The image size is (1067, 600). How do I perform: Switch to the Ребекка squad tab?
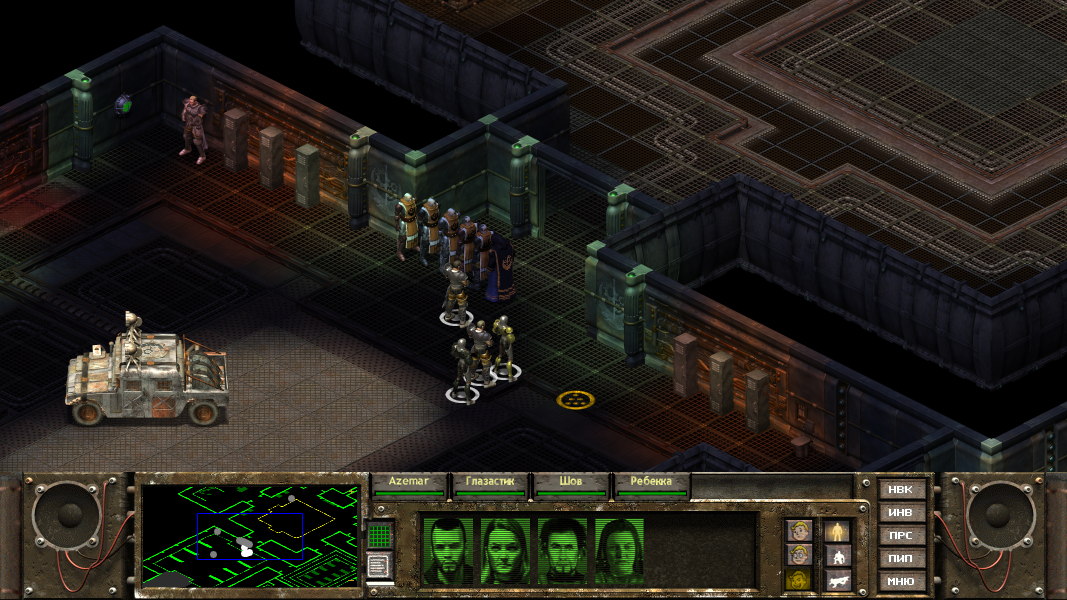(x=652, y=483)
